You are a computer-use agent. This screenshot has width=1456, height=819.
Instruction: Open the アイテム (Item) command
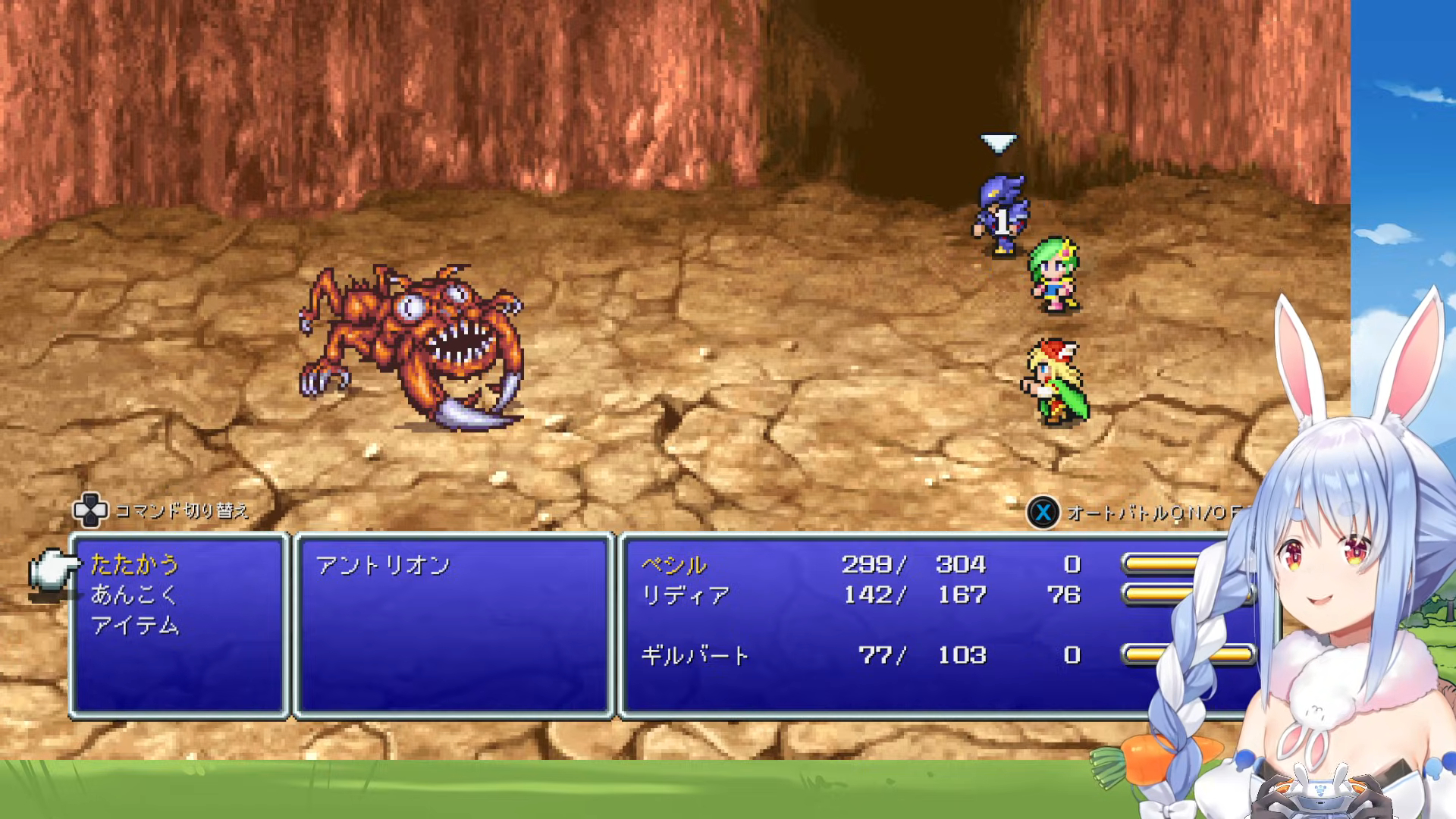135,626
